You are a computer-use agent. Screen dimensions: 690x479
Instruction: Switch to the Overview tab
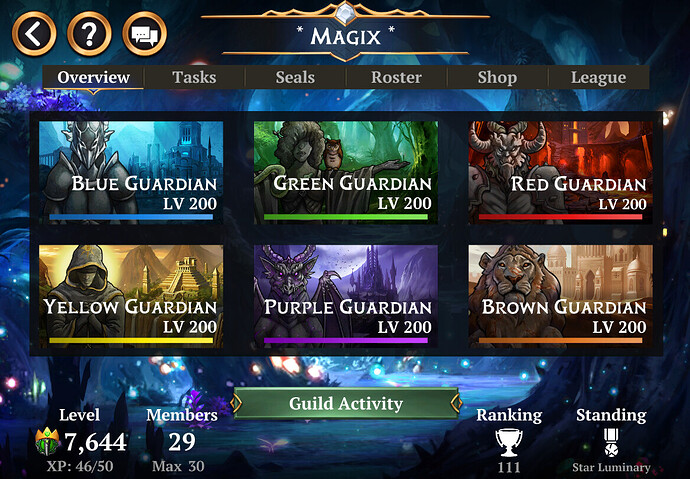[93, 77]
